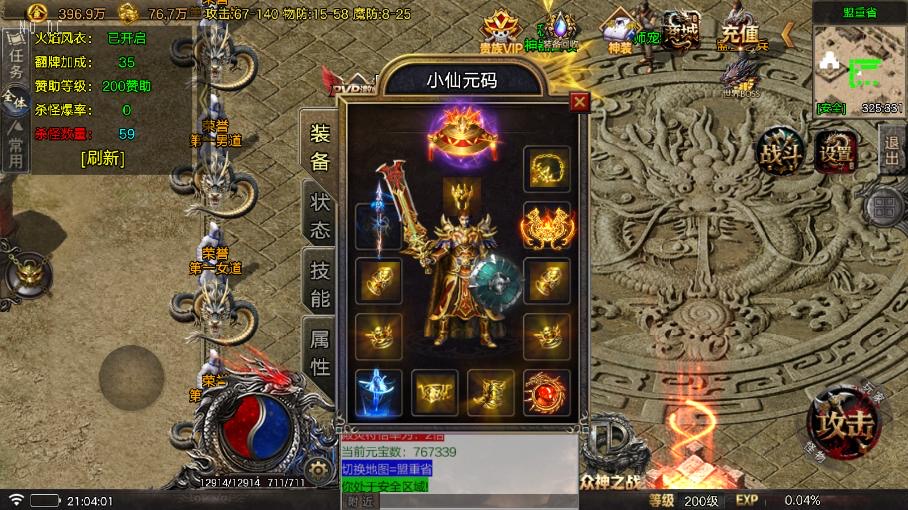Select the golden helmet slot at top
The height and width of the screenshot is (510, 908).
463,195
